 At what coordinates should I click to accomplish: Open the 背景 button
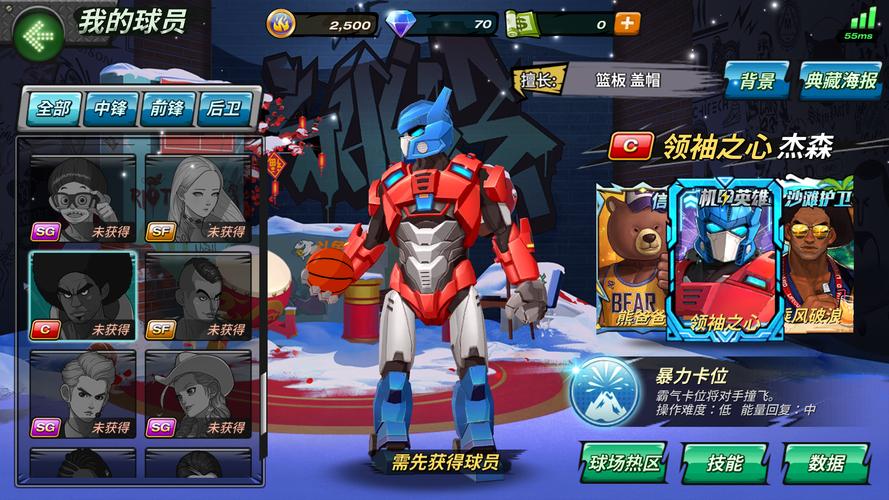758,81
